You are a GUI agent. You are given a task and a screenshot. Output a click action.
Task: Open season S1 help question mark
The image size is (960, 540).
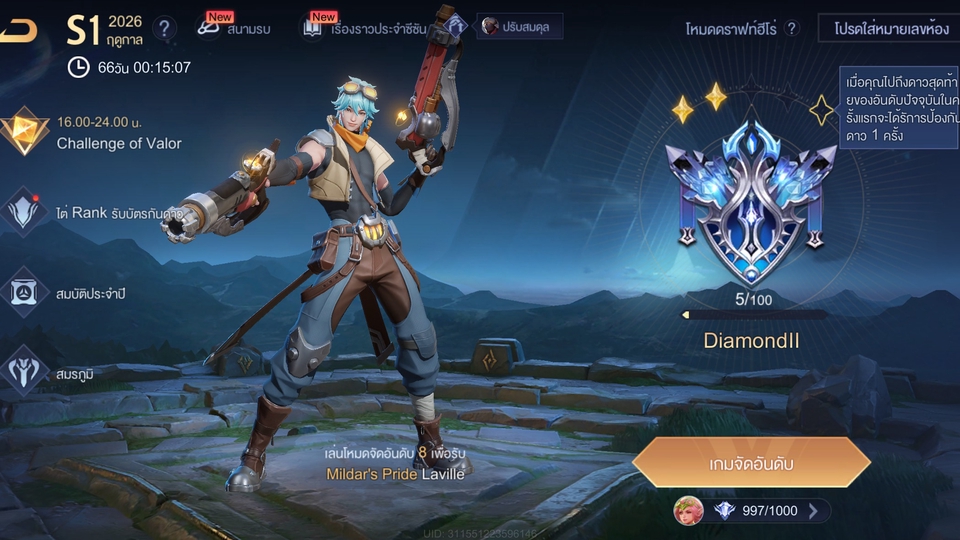[165, 28]
